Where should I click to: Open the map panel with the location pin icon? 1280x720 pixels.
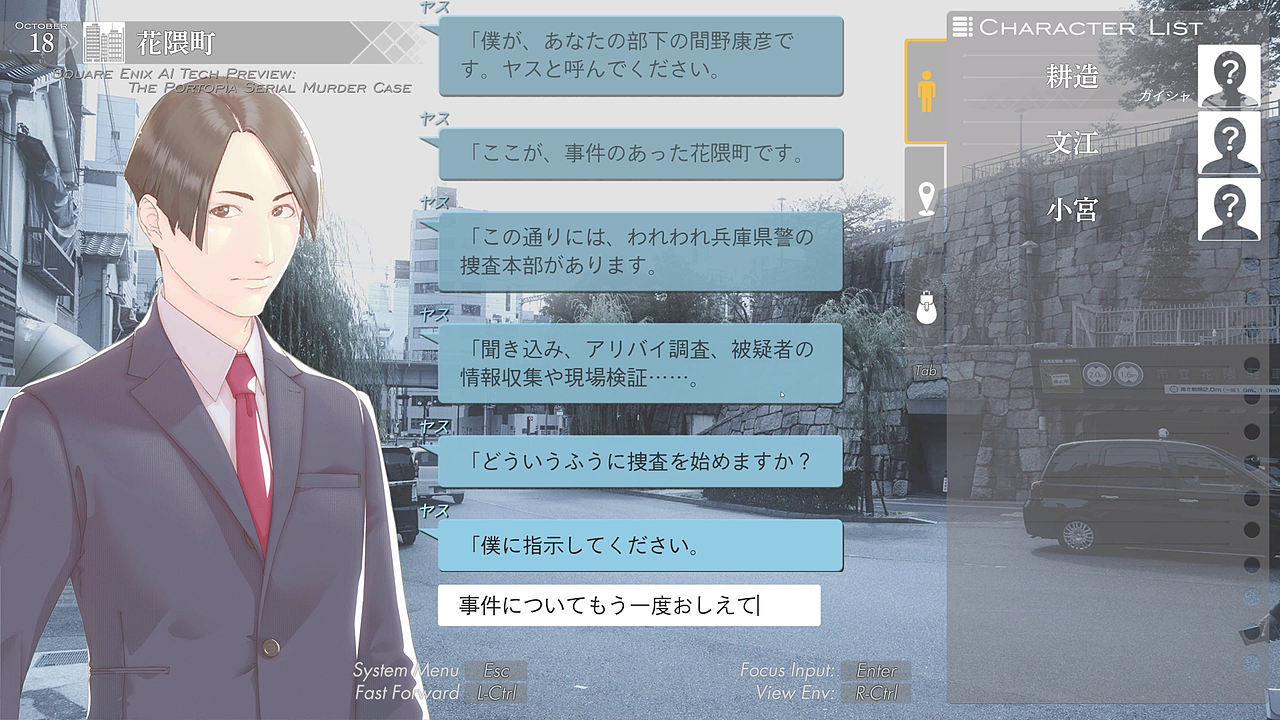[925, 197]
